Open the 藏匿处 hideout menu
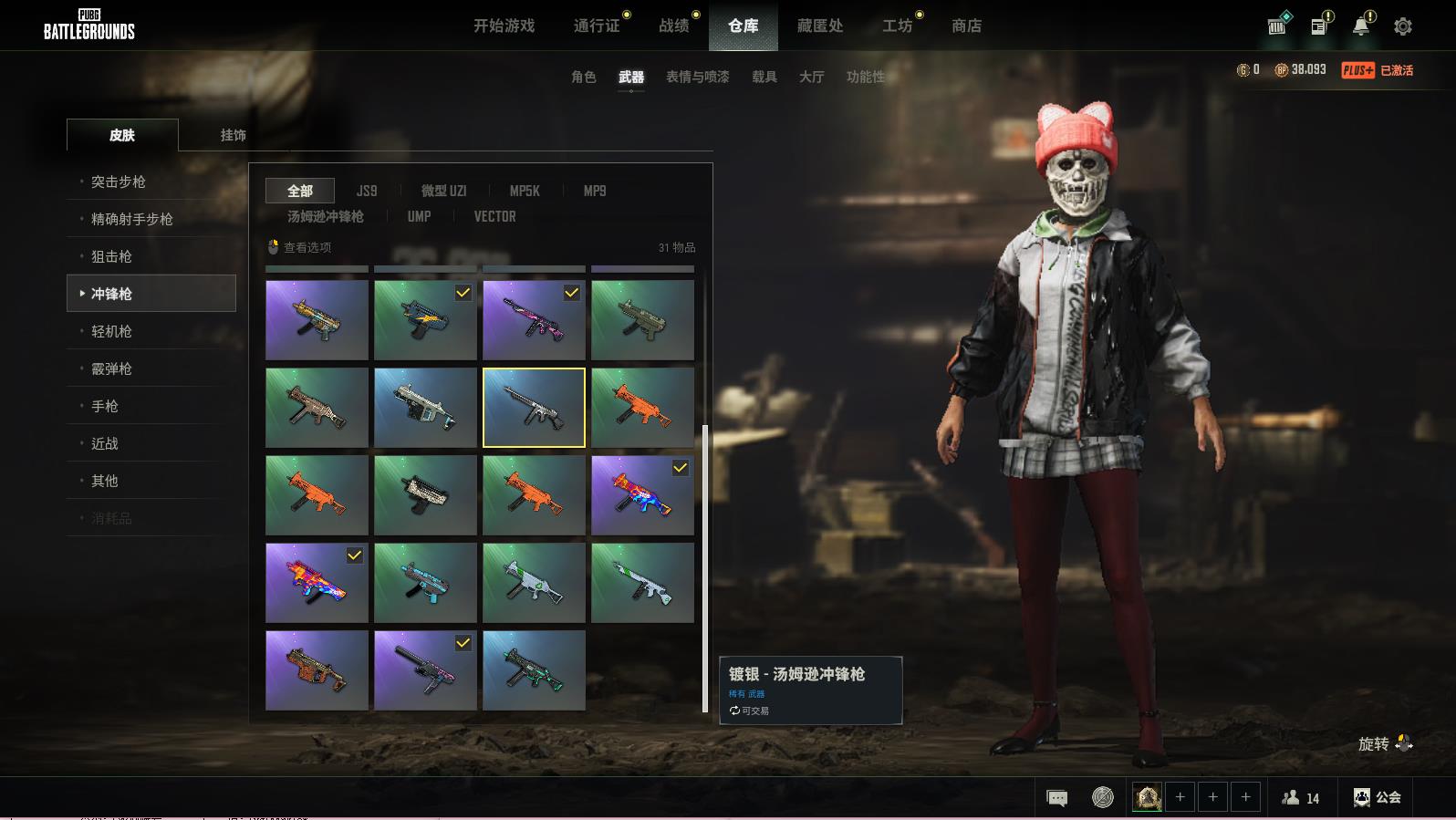 (819, 26)
